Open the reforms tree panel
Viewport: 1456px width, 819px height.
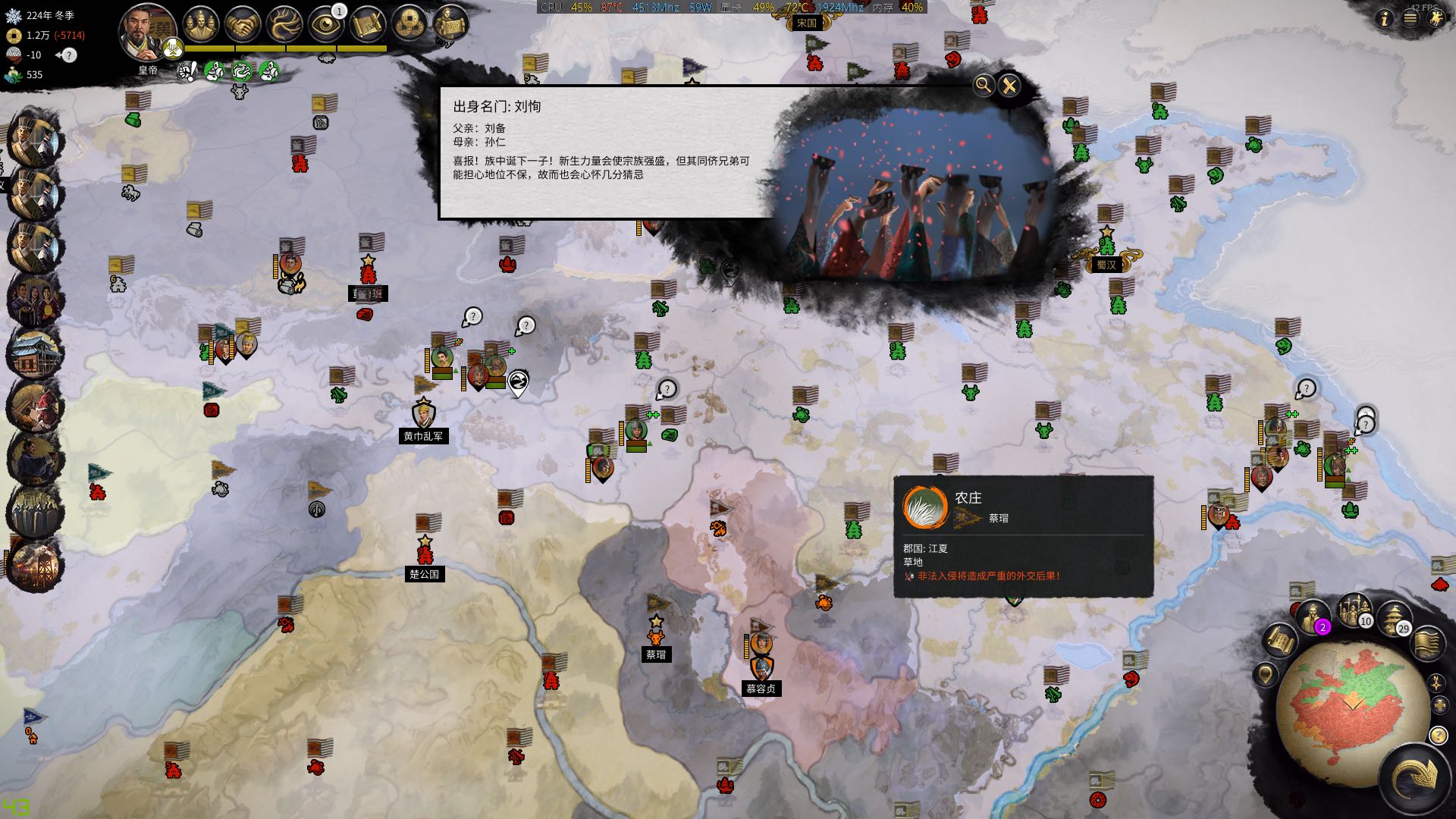(x=284, y=25)
